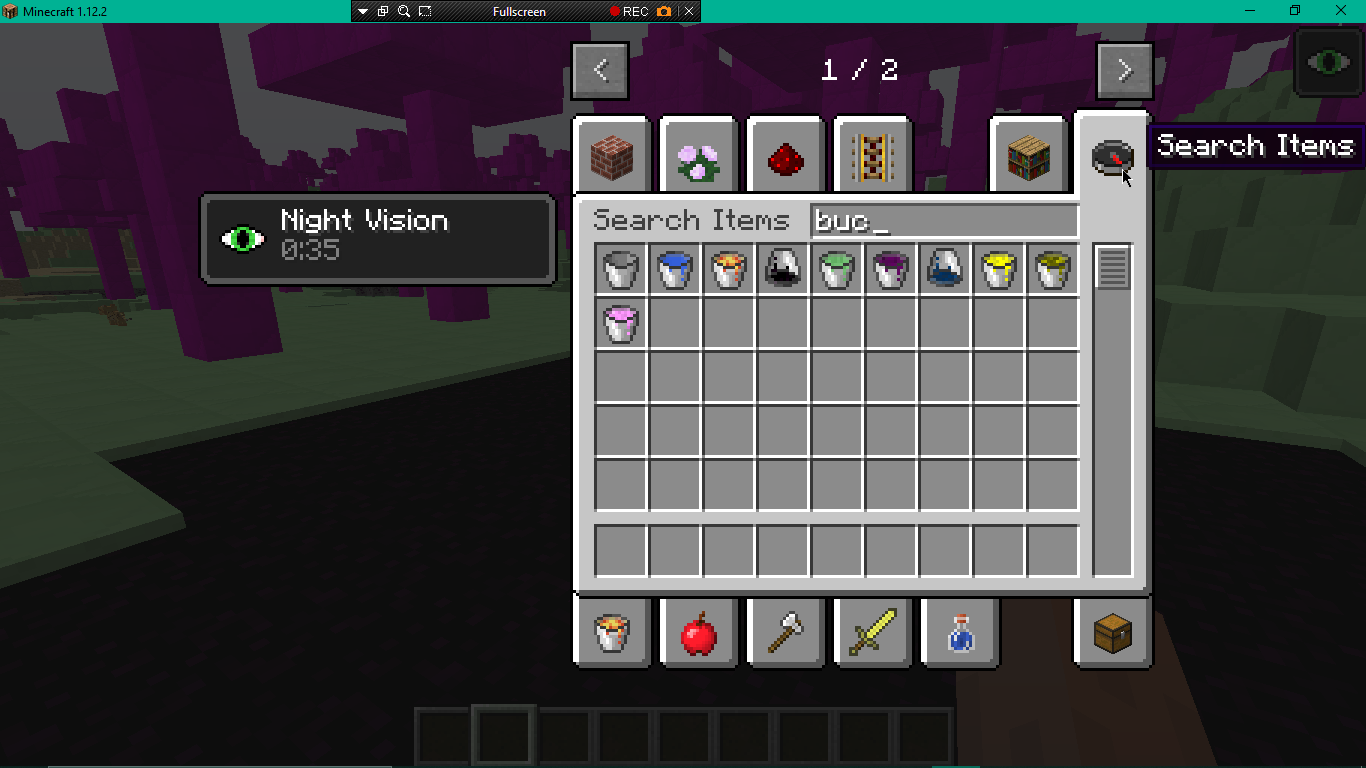Pick up the empty bucket from search results
Screen dimensions: 1366x768
pyautogui.click(x=620, y=268)
